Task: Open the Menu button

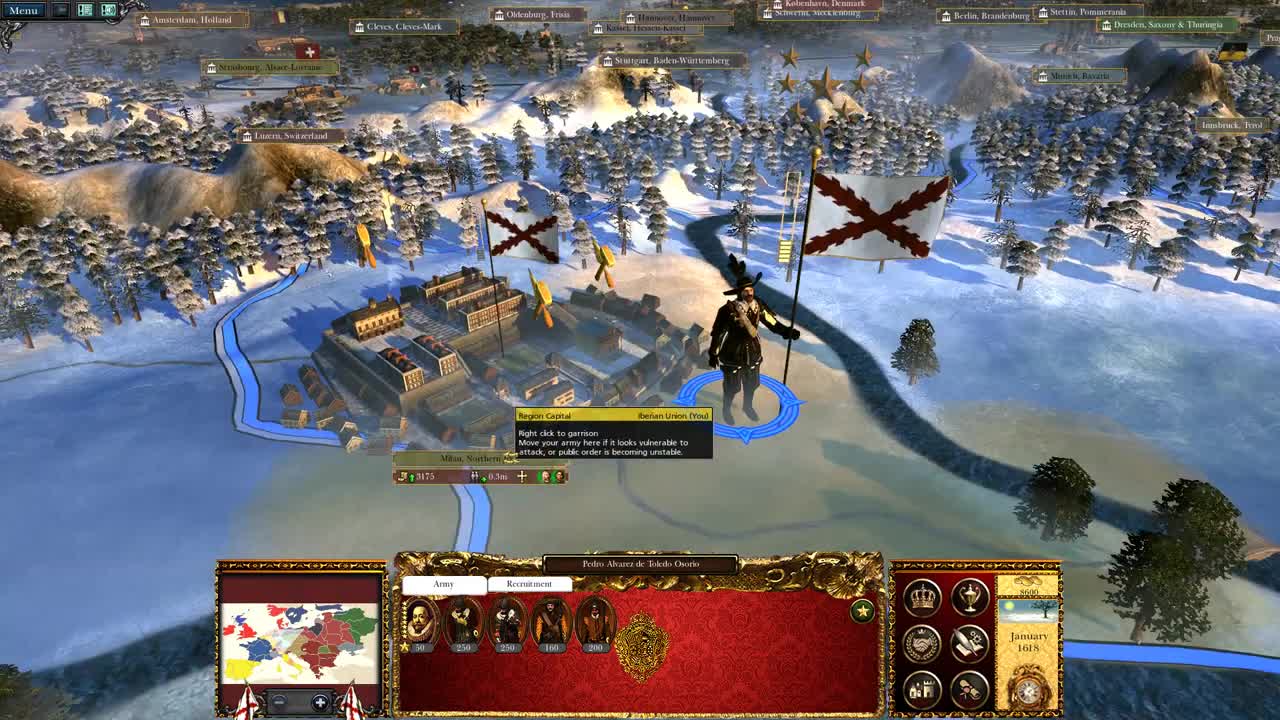Action: point(22,10)
